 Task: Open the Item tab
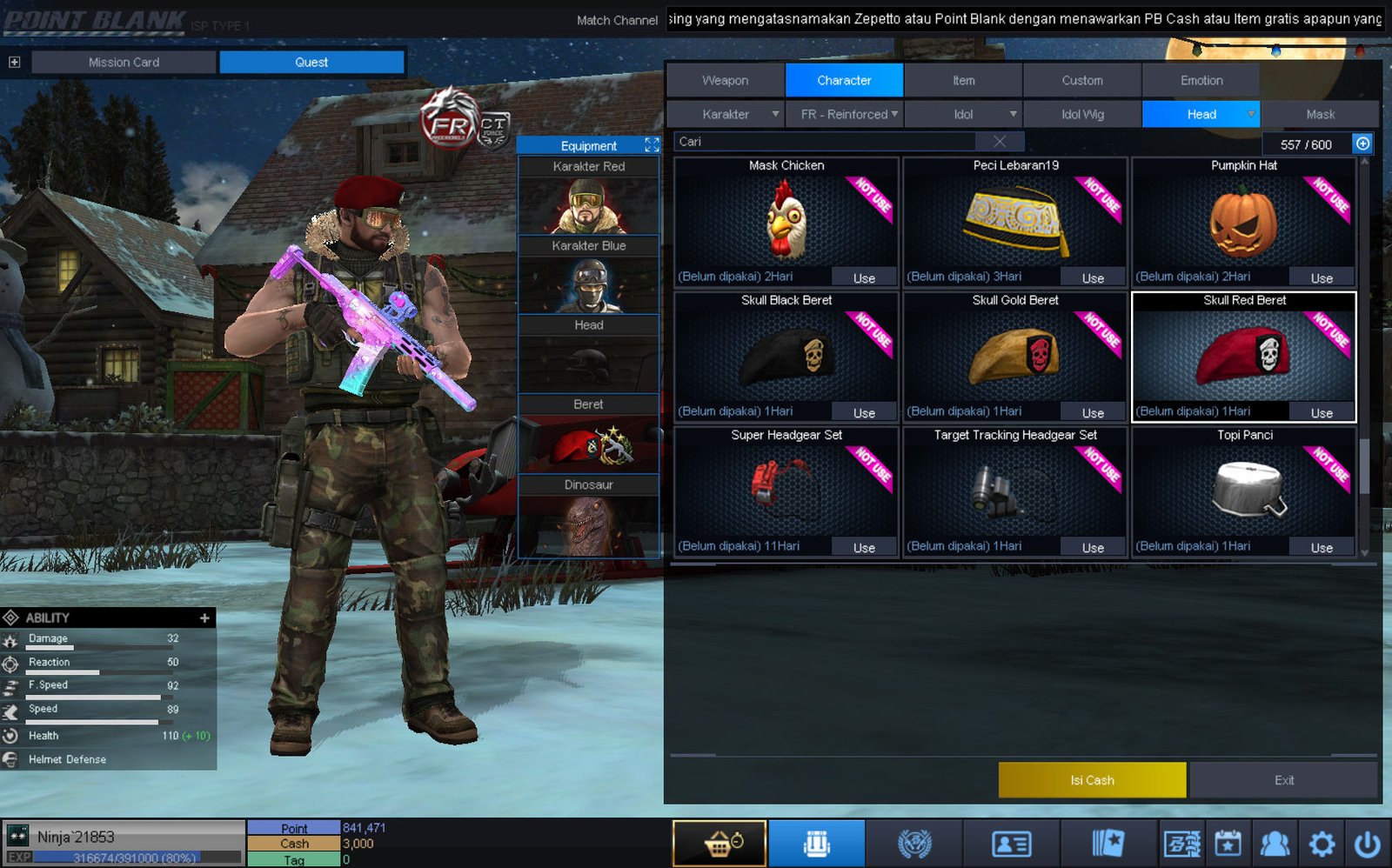click(963, 80)
